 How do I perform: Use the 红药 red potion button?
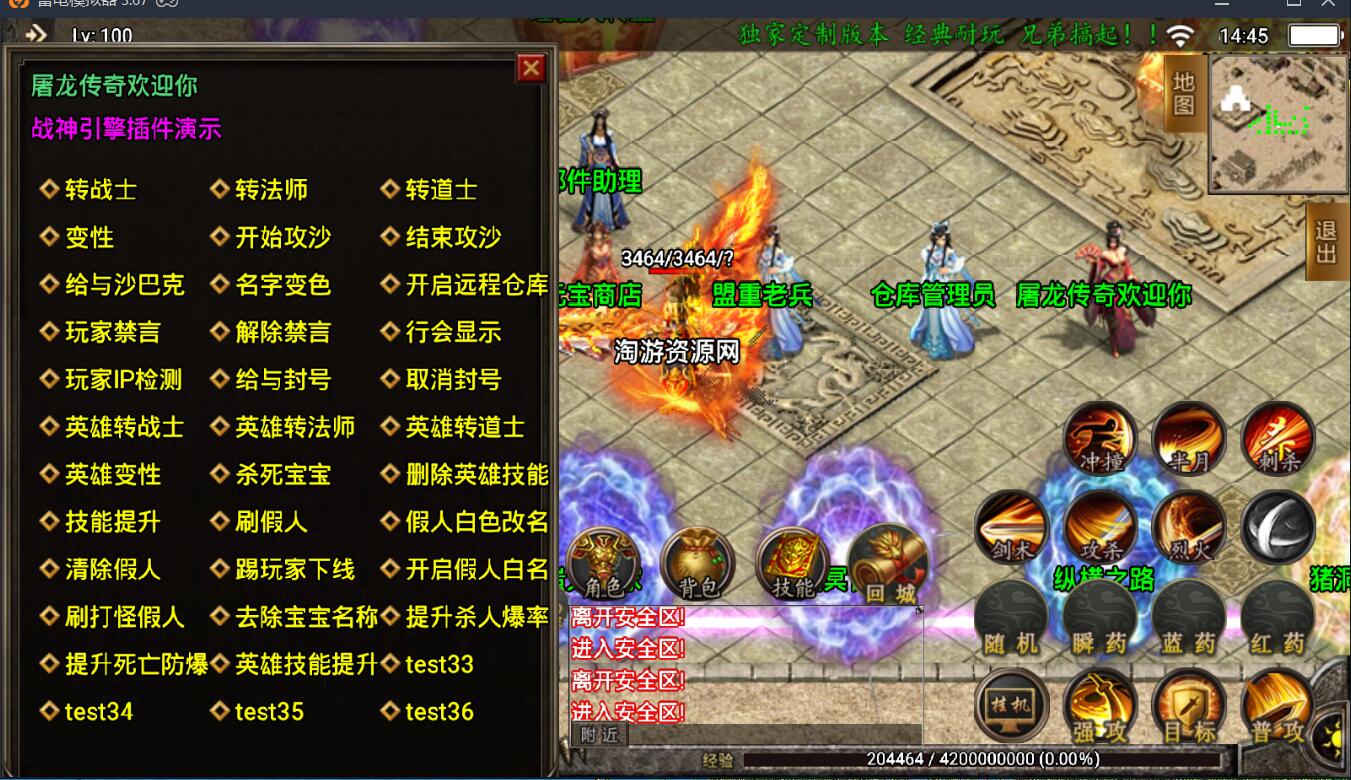pos(1277,616)
